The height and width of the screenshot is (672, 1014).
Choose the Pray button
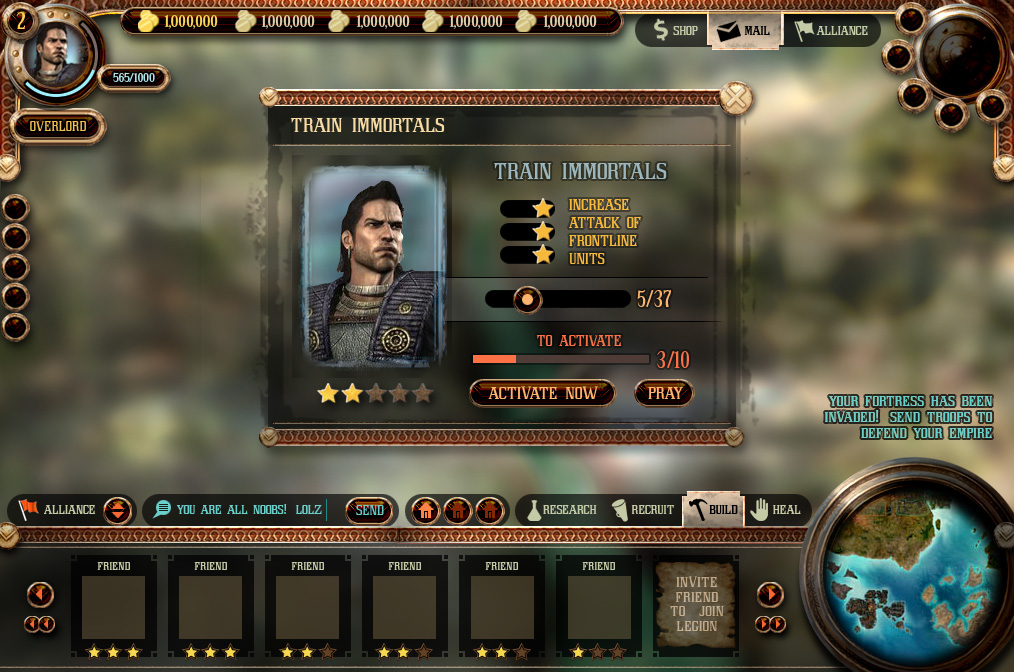click(664, 393)
